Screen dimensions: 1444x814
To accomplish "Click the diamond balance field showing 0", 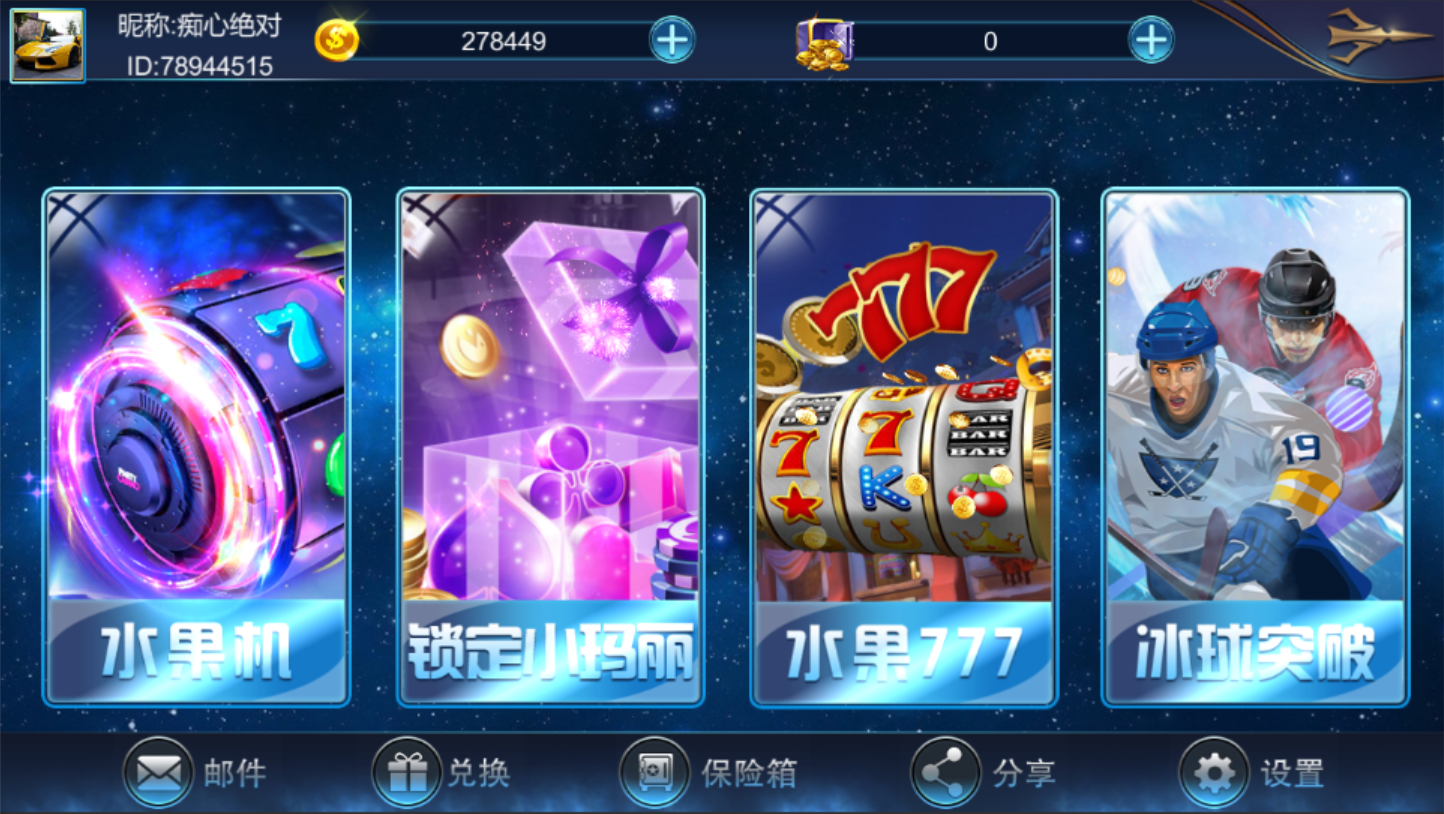I will (990, 40).
